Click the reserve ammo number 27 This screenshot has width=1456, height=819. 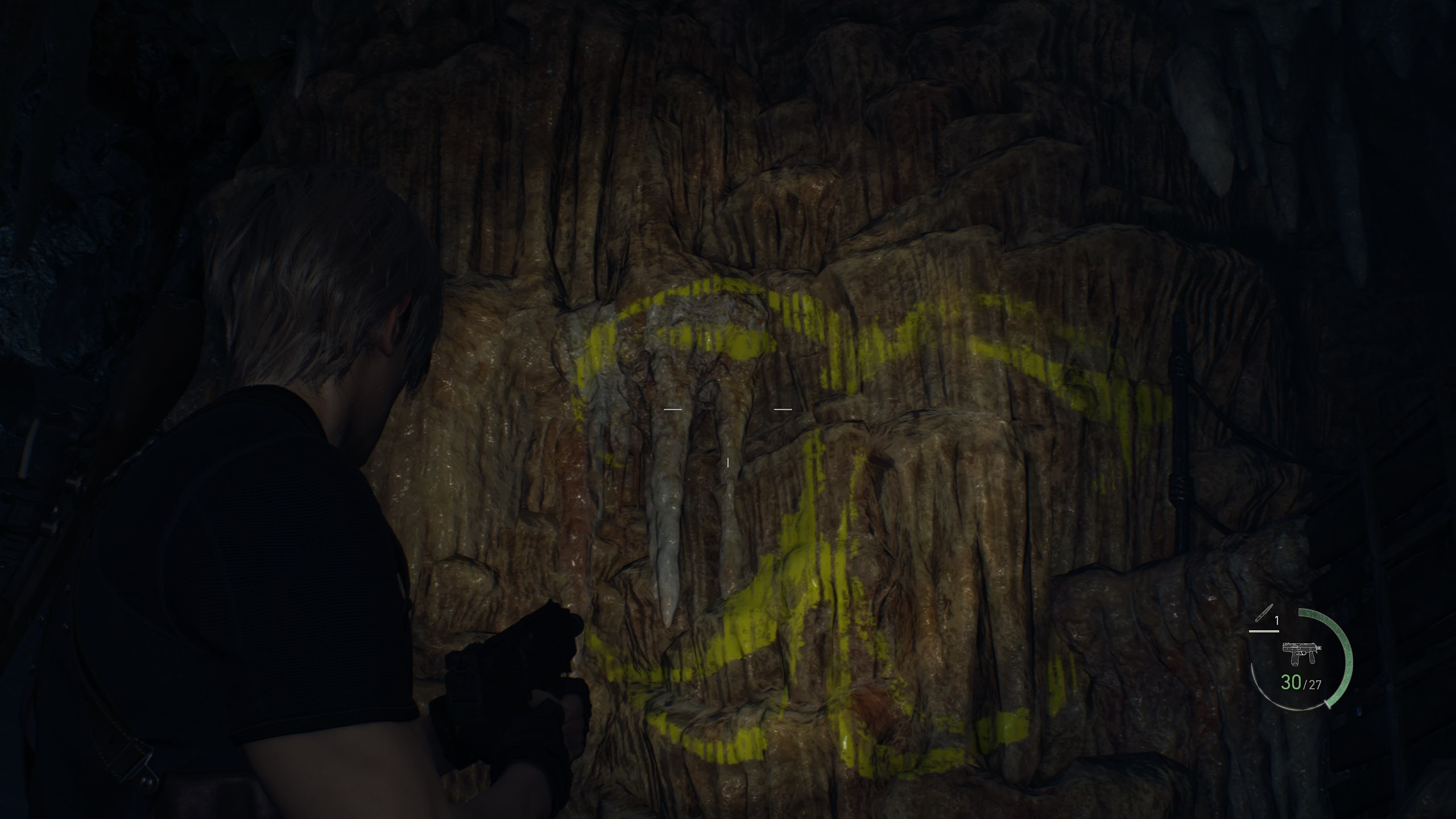pyautogui.click(x=1316, y=684)
